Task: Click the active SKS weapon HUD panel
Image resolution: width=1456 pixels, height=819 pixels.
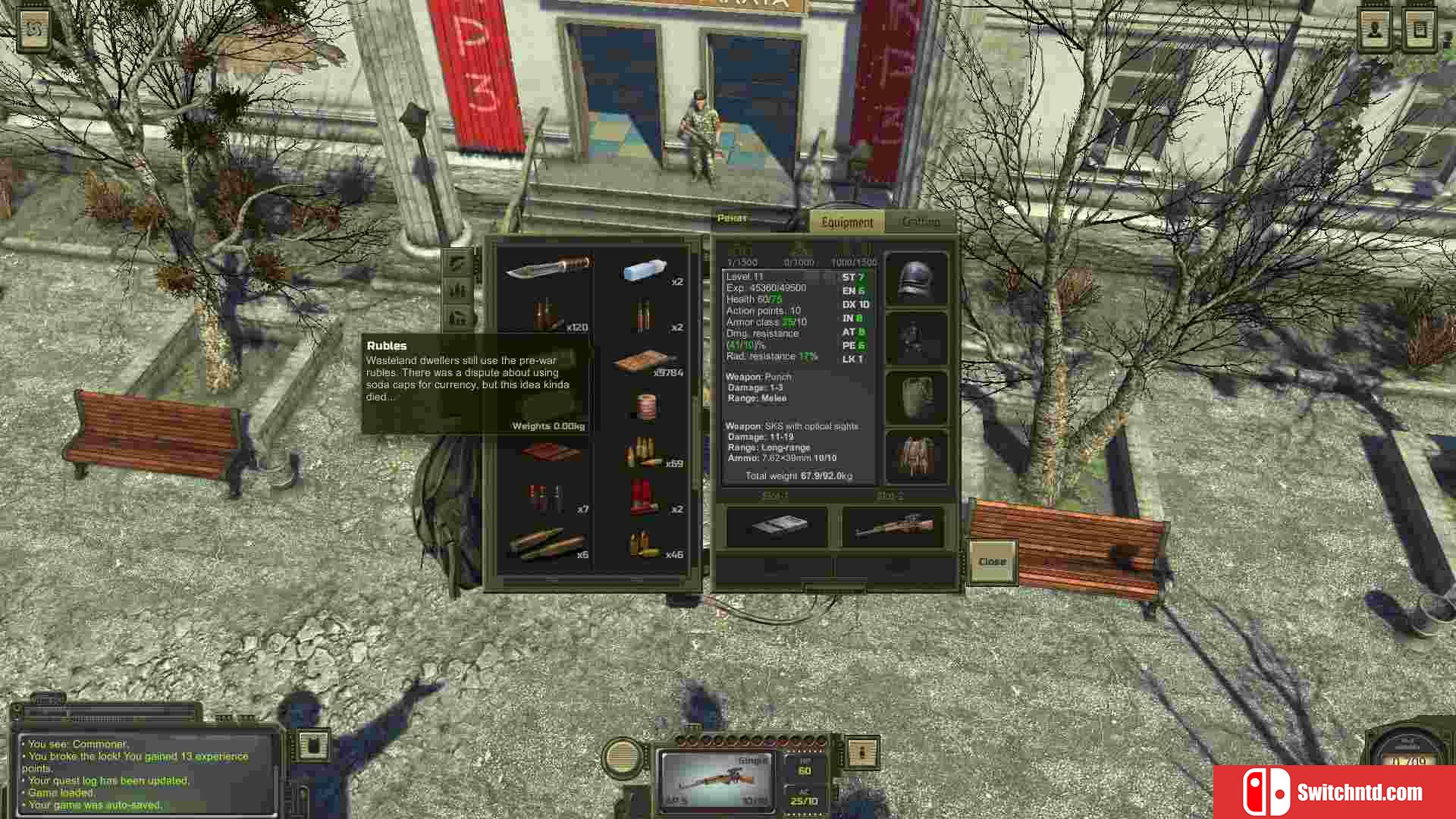Action: pos(716,780)
